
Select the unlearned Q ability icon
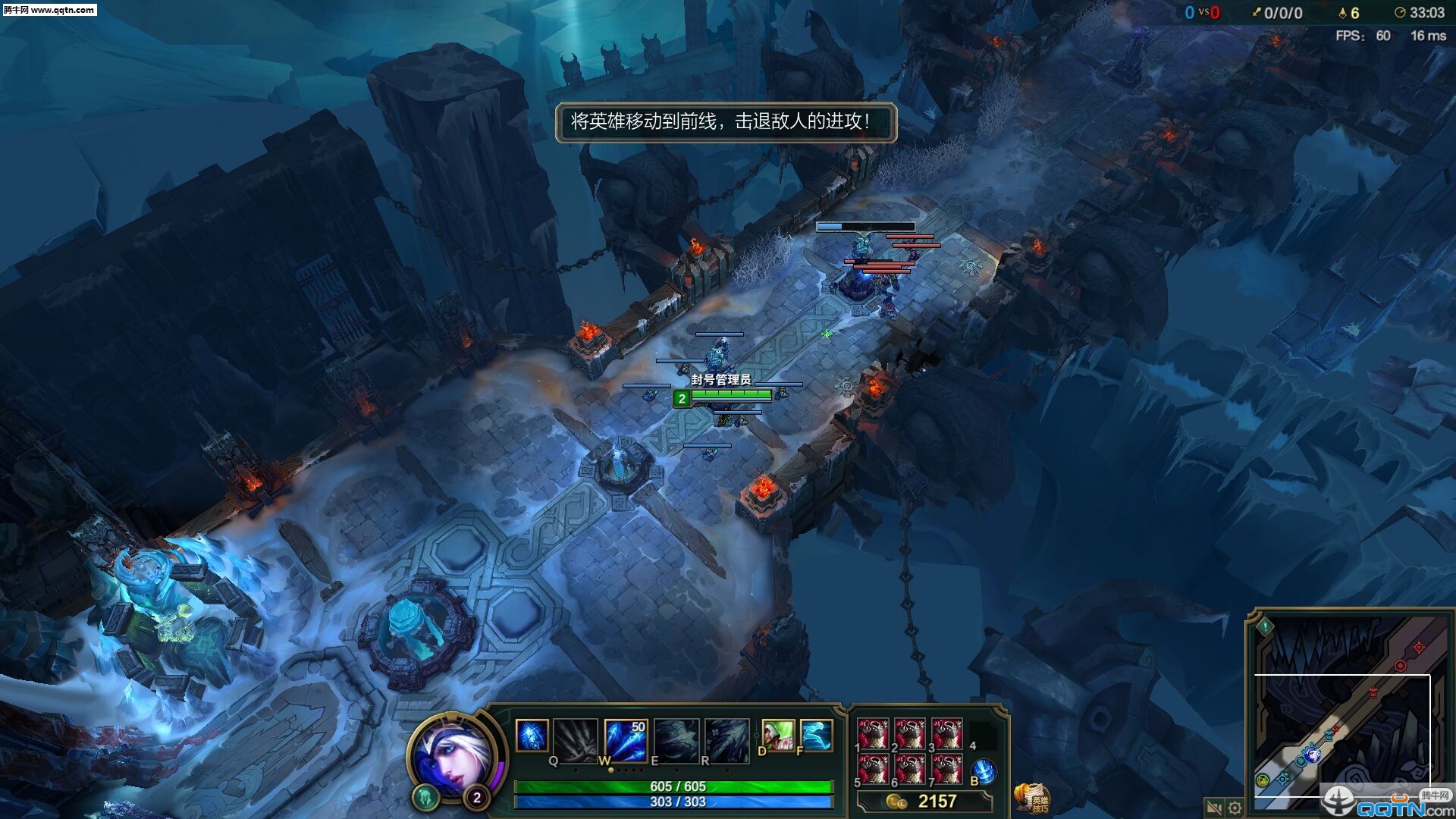[576, 738]
